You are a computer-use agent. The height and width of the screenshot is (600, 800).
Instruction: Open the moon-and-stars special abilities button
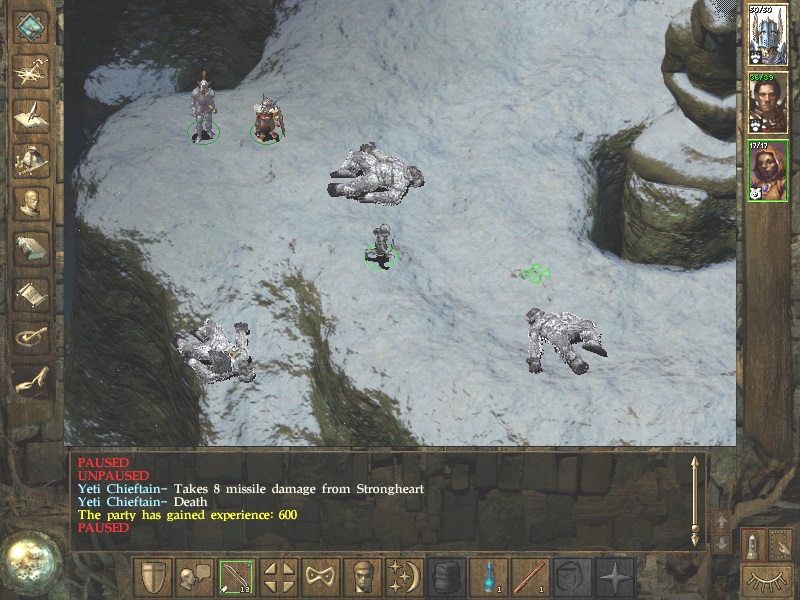404,577
